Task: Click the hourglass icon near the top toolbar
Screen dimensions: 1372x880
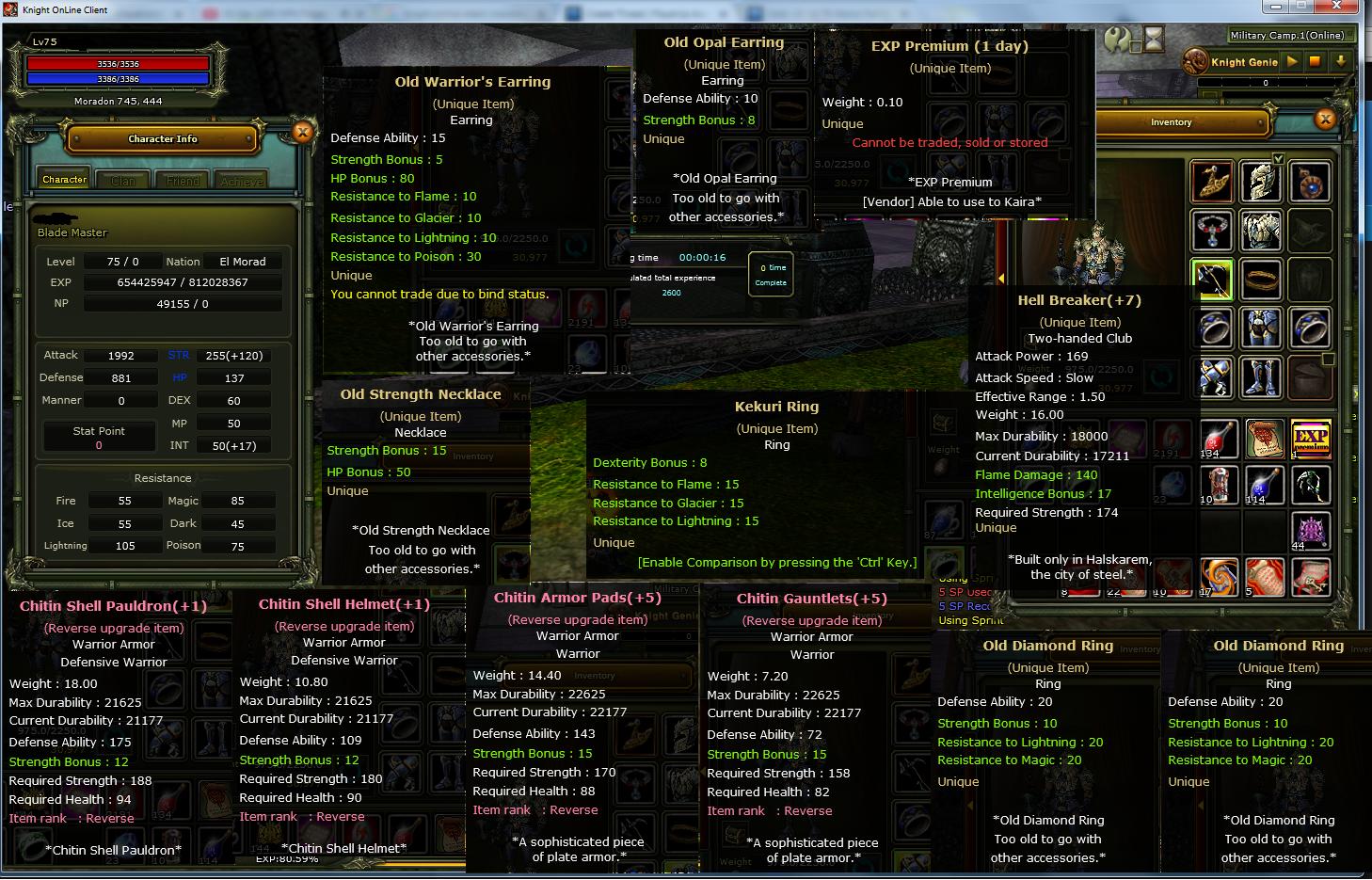Action: (1154, 40)
